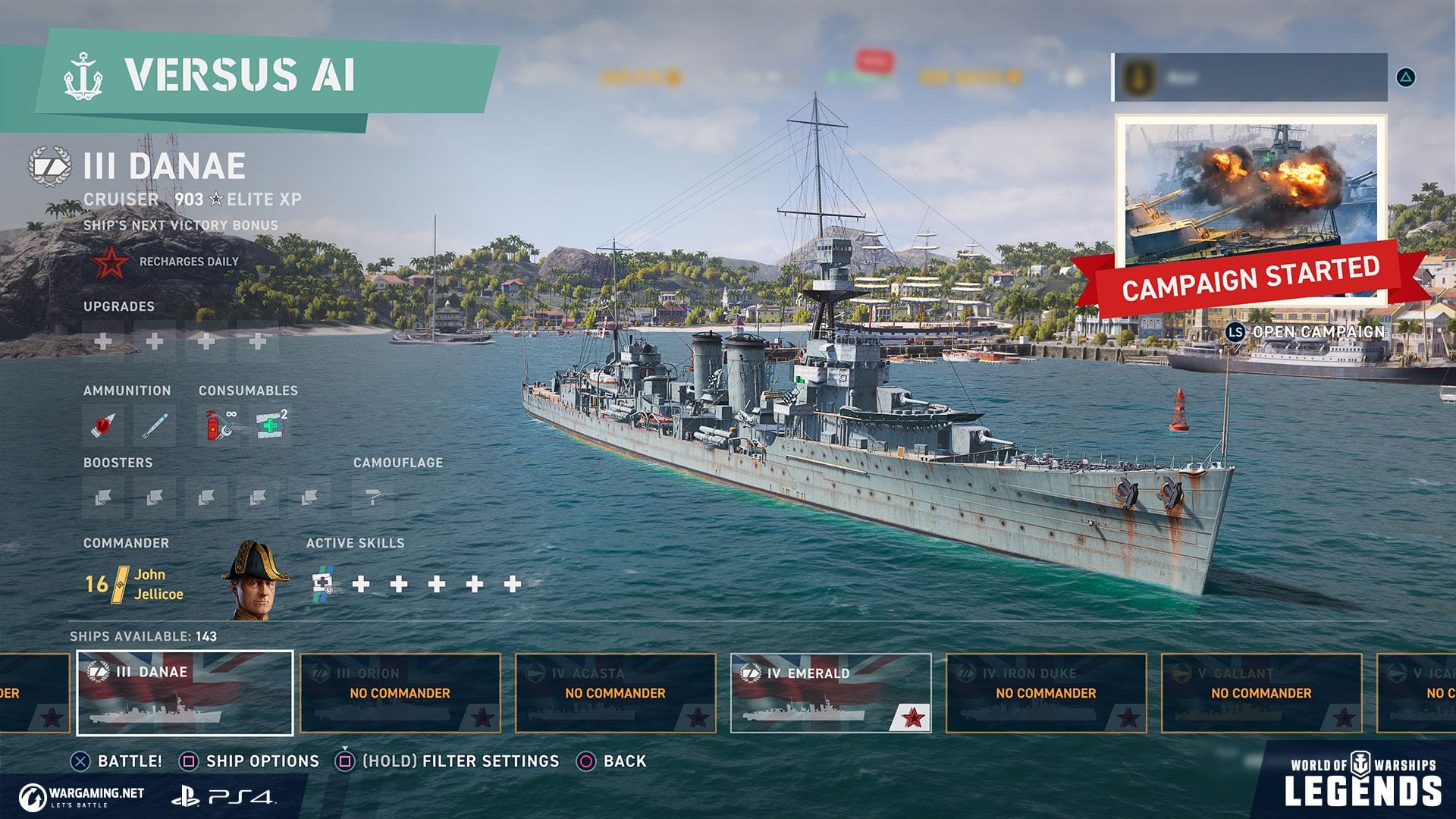Open the green cross repair consumable
Screen dimensions: 1456x819
270,425
